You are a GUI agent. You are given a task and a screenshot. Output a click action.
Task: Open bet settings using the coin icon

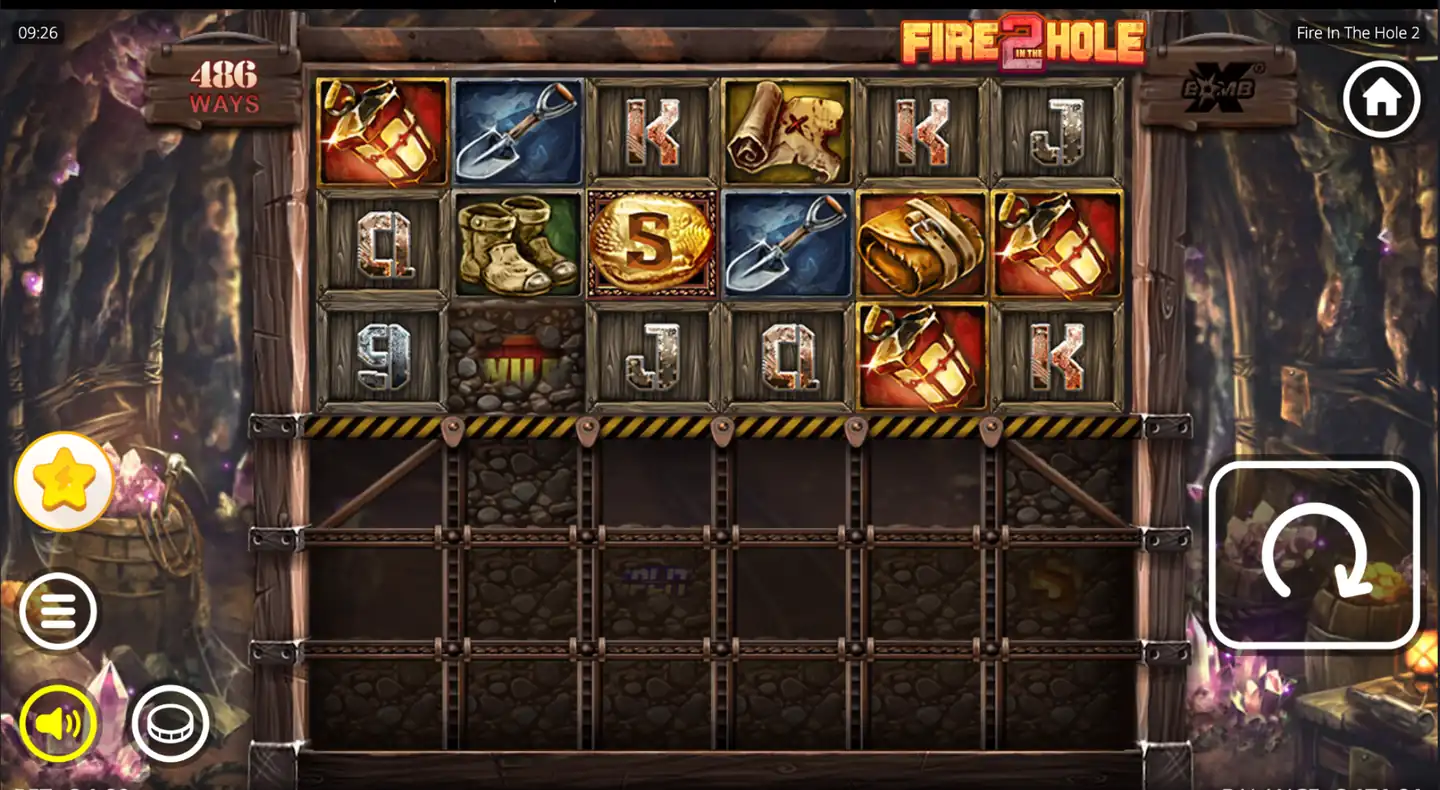point(170,723)
